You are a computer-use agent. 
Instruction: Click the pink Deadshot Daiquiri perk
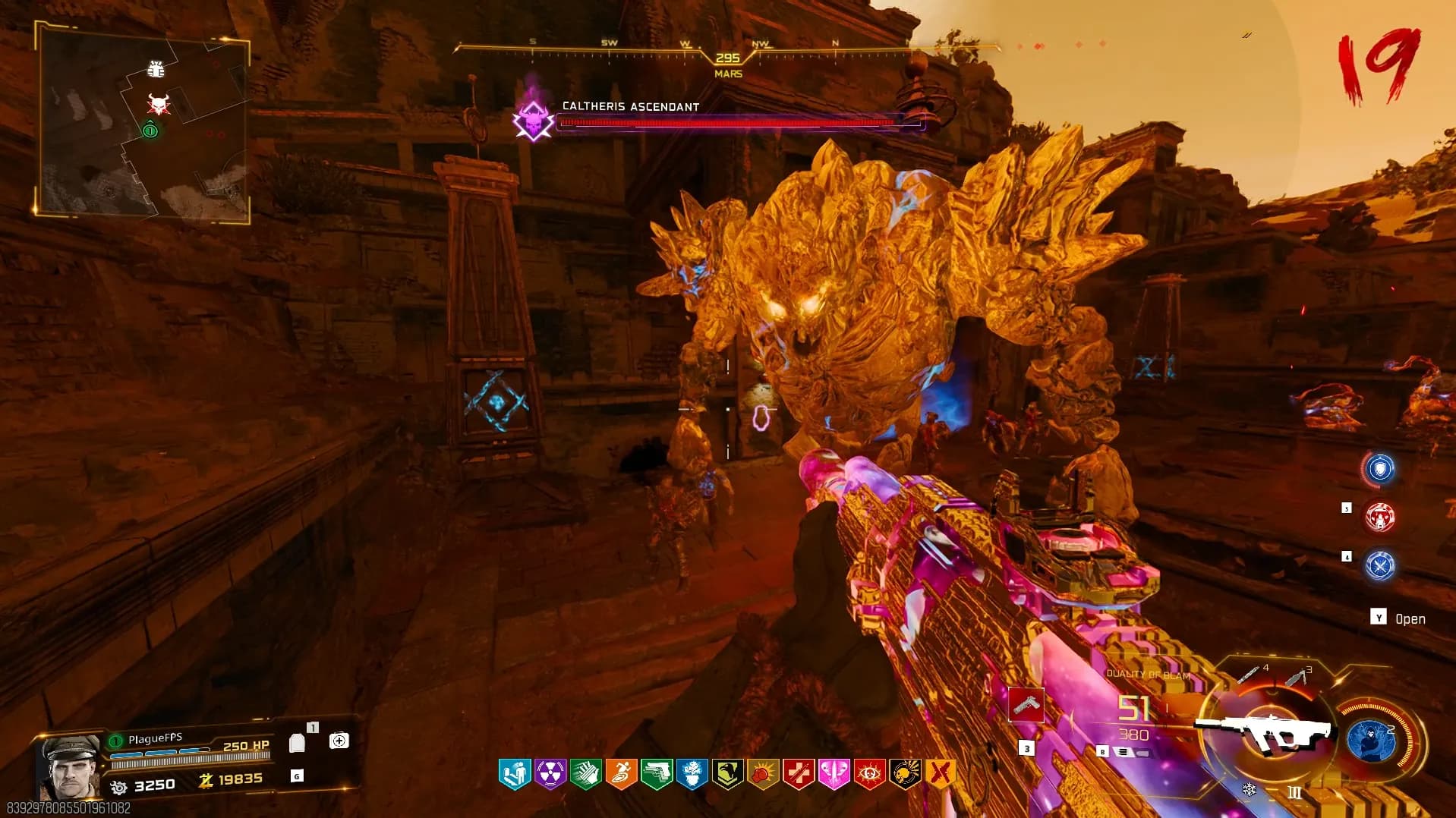tap(834, 774)
